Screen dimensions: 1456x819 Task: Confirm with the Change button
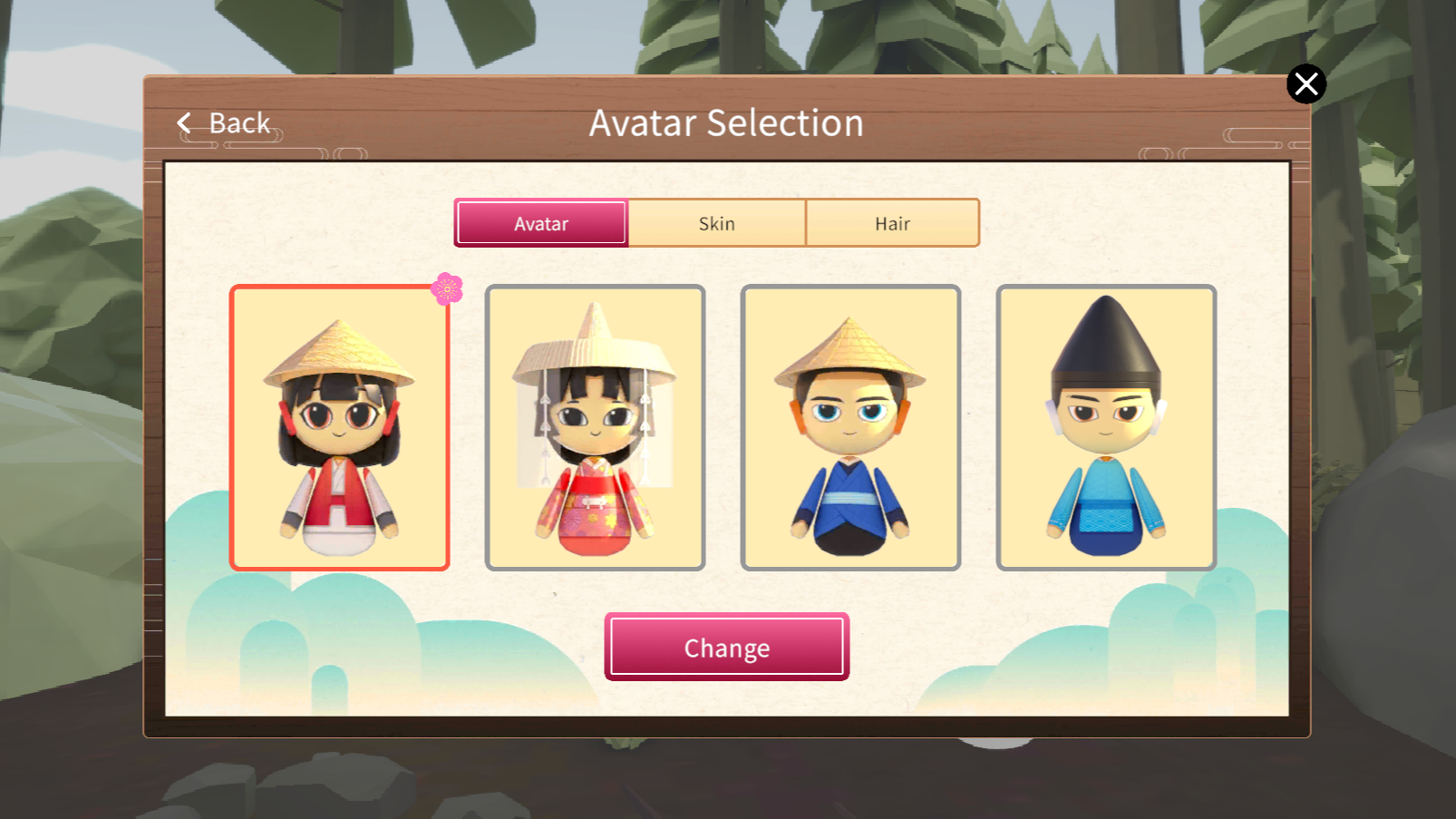[x=726, y=647]
